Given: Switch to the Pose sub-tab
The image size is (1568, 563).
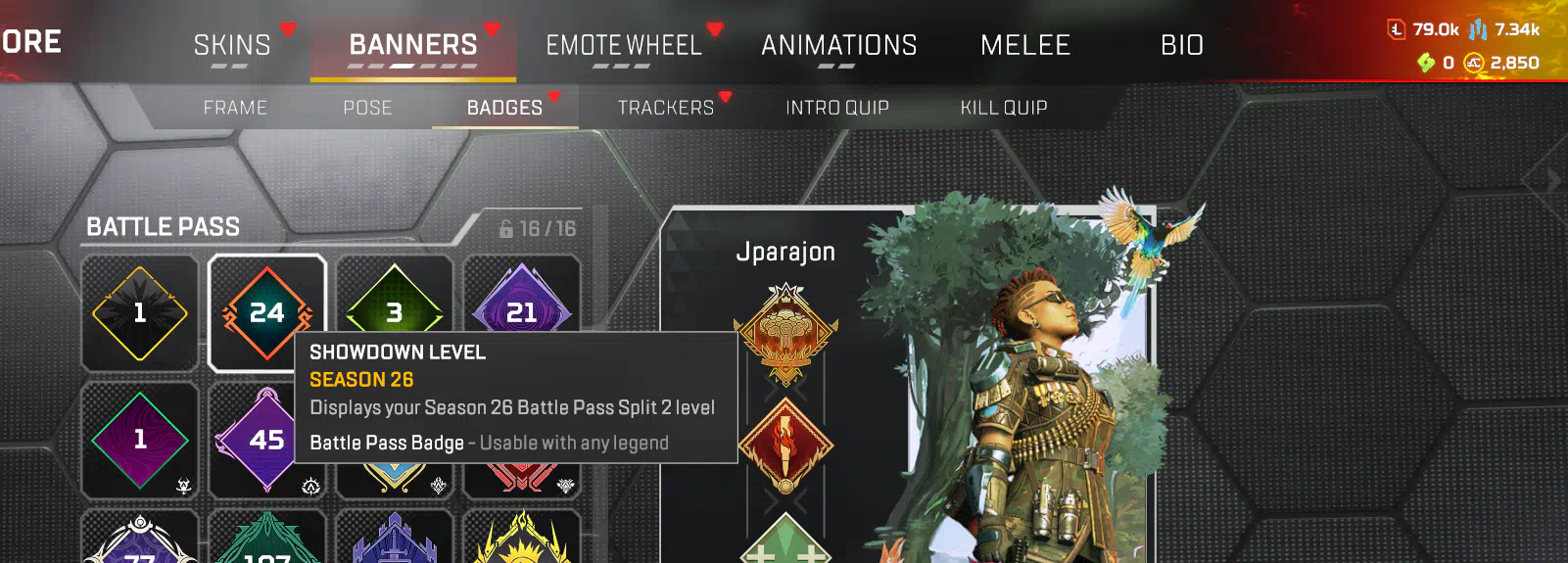Looking at the screenshot, I should [367, 108].
